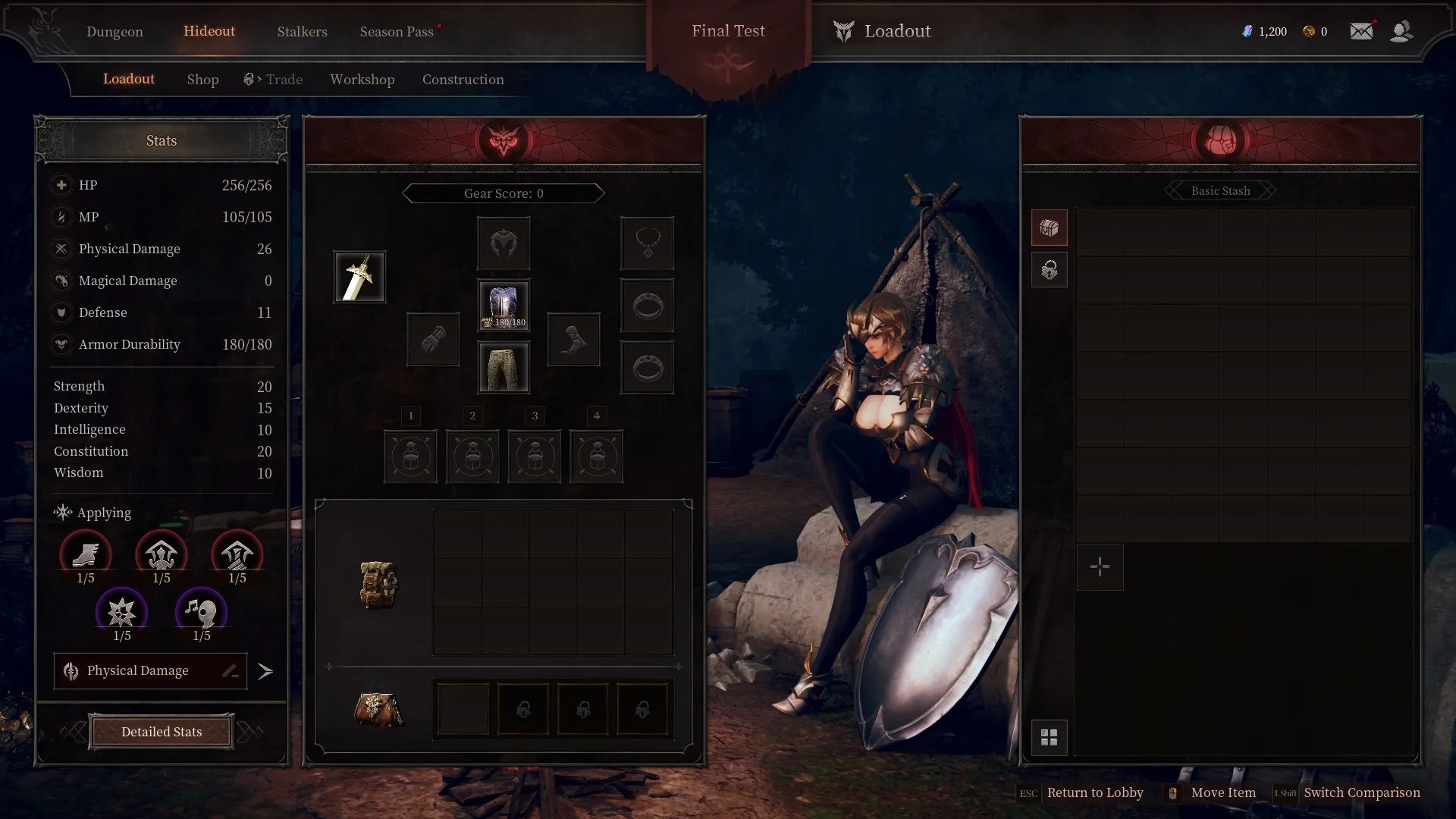Open the Trade sub-tab
The height and width of the screenshot is (819, 1456).
tap(273, 80)
